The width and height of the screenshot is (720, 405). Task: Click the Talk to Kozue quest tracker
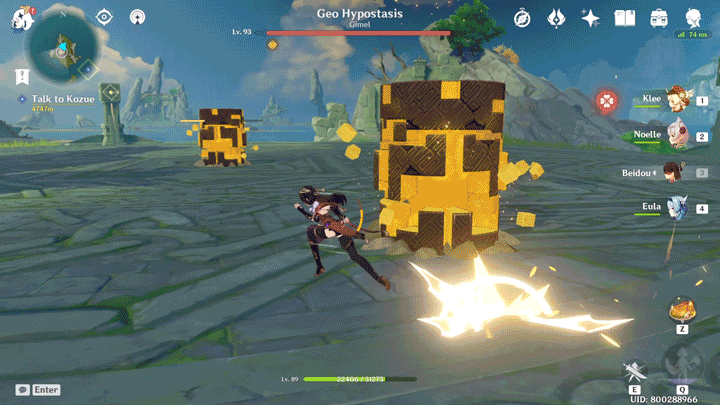pos(54,100)
